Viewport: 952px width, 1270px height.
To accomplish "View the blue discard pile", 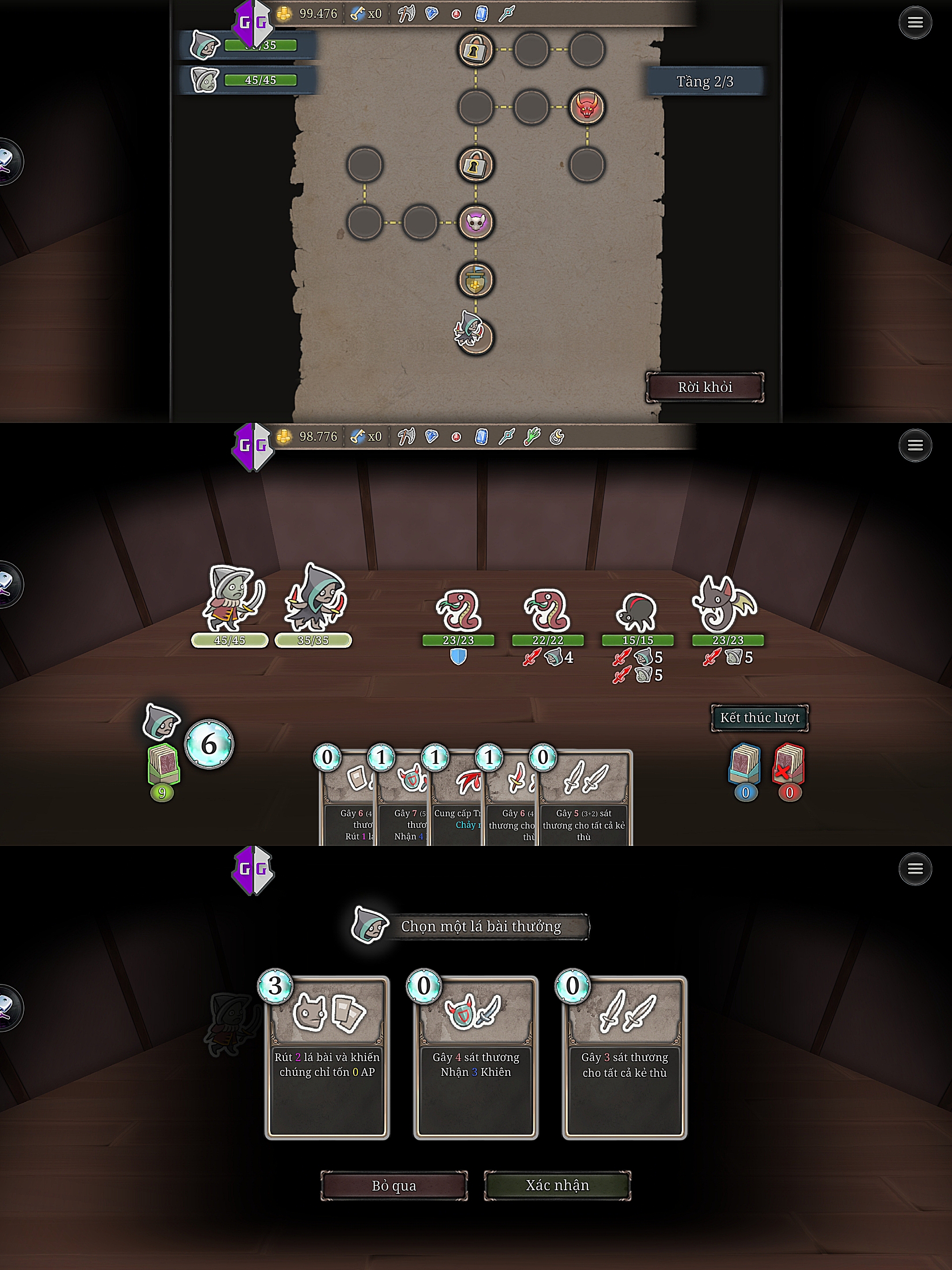I will coord(745,765).
